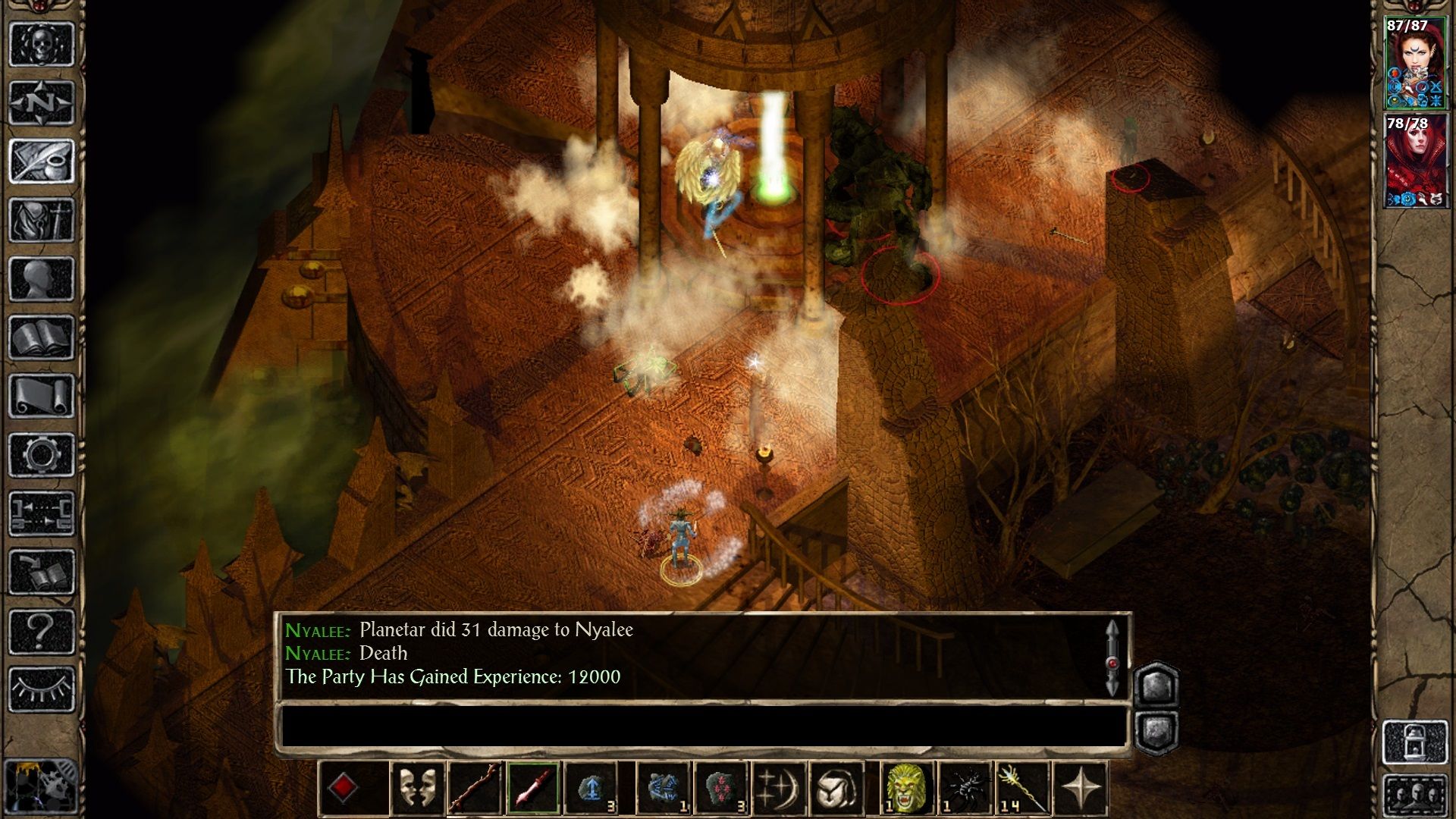Open the mage spellbook

42,337
